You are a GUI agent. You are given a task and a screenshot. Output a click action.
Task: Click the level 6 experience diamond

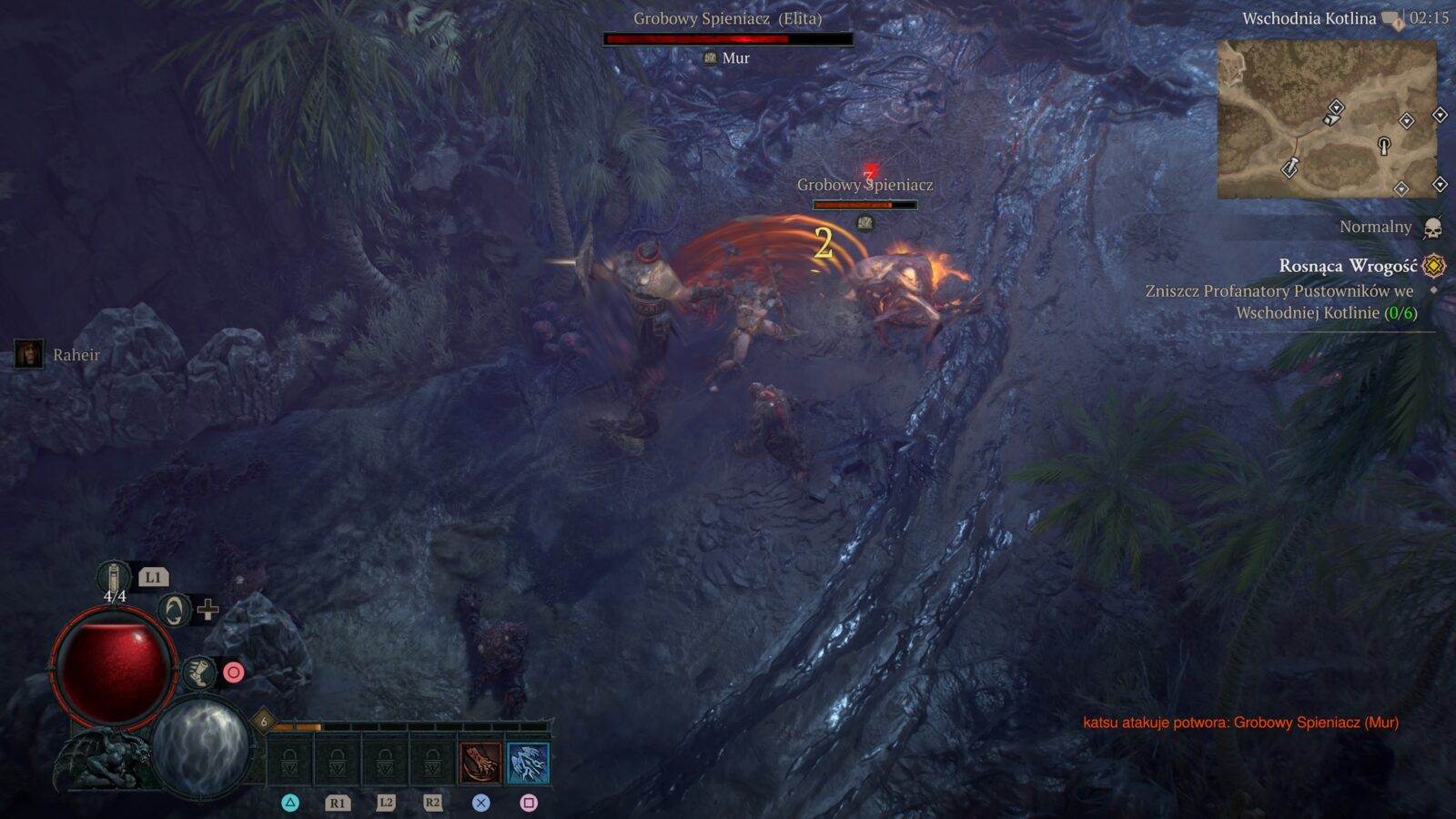[263, 721]
